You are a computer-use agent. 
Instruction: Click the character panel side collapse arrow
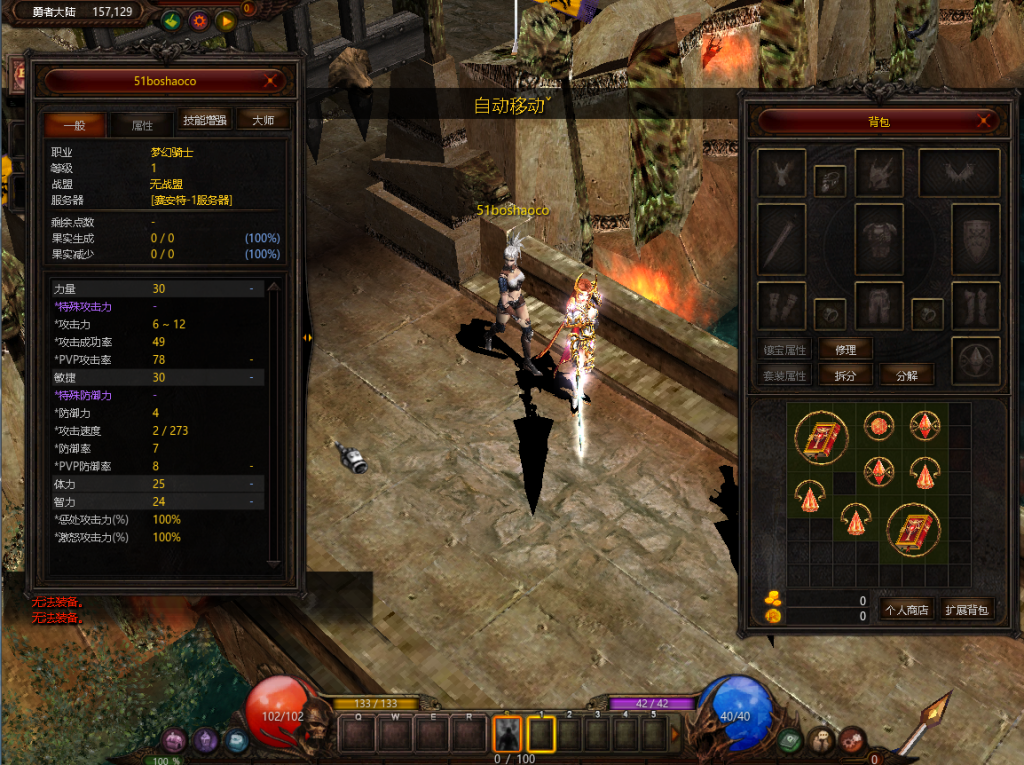click(x=308, y=338)
